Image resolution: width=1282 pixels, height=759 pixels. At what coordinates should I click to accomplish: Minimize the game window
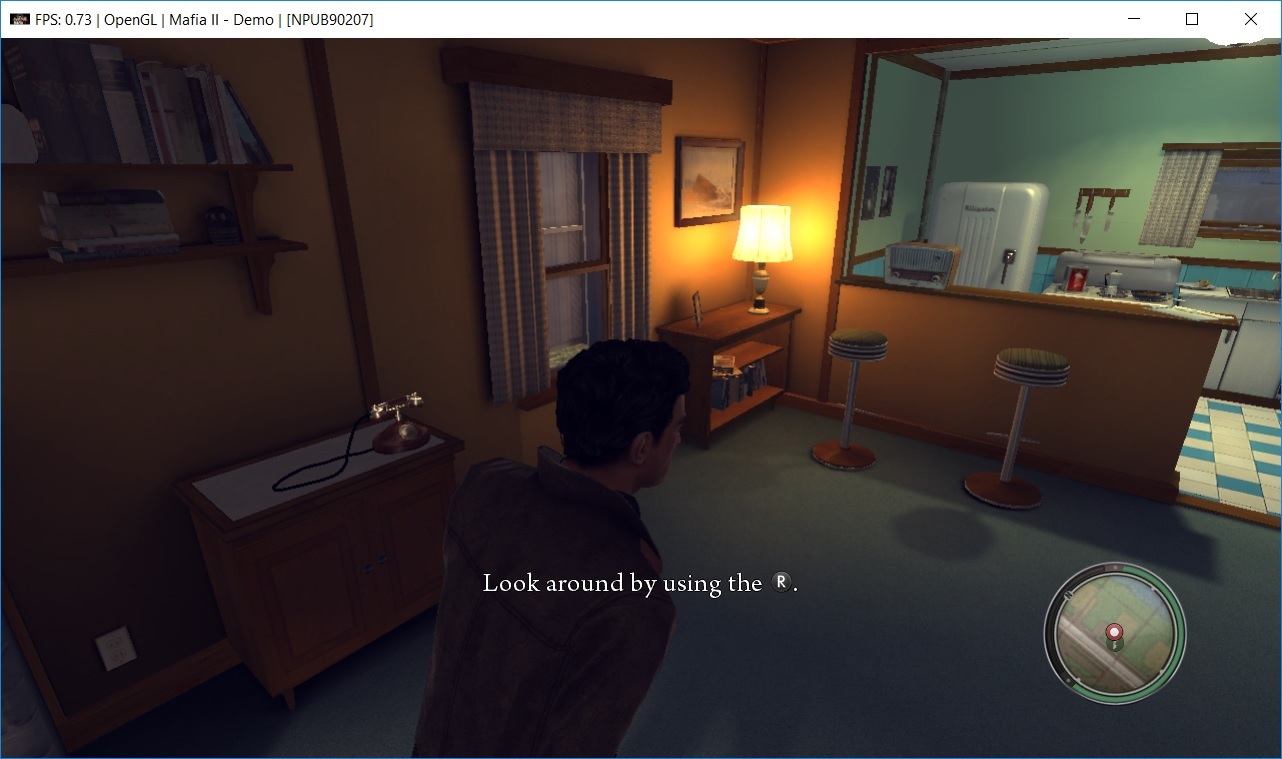pos(1134,19)
